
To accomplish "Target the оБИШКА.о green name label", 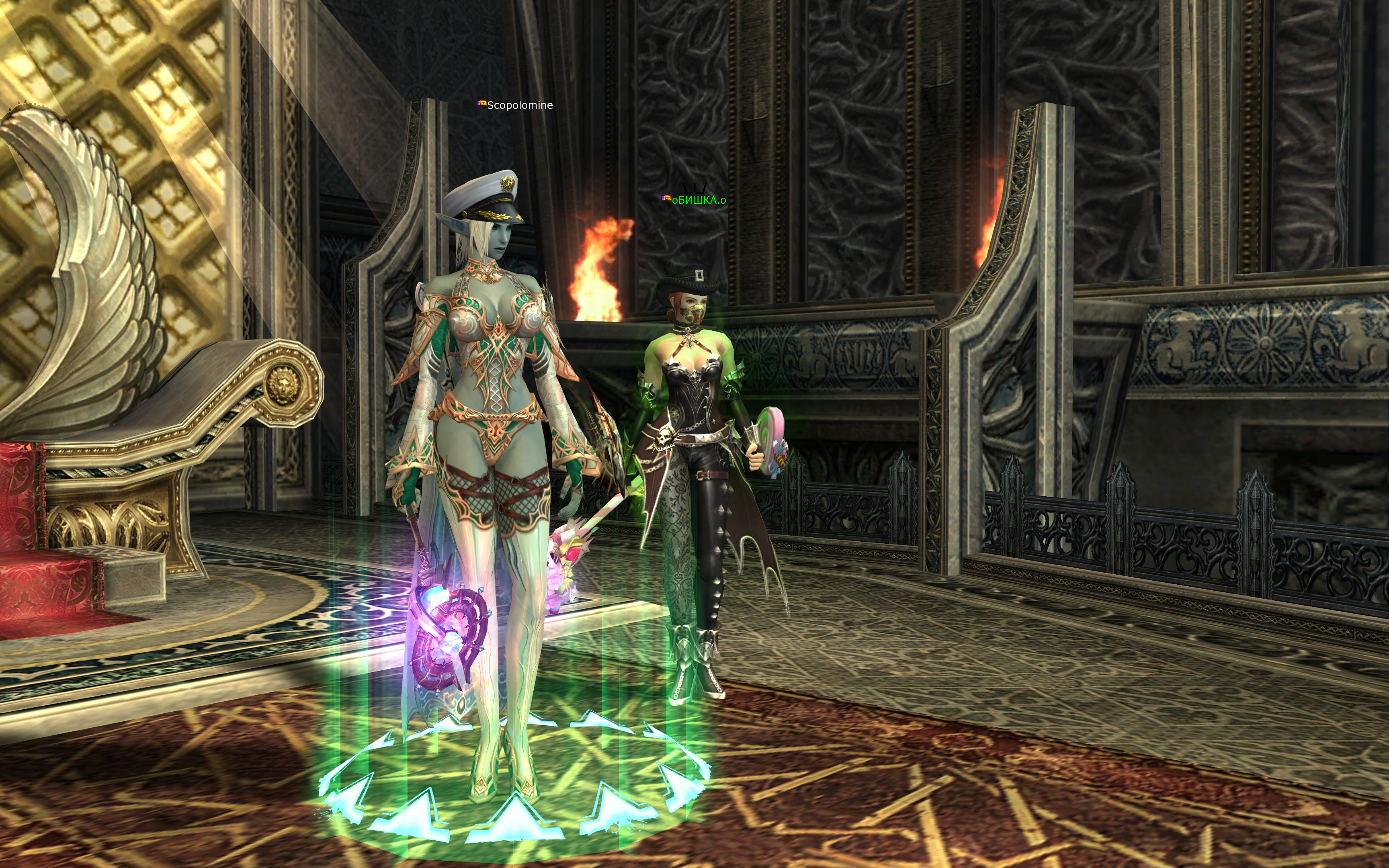I will [698, 201].
